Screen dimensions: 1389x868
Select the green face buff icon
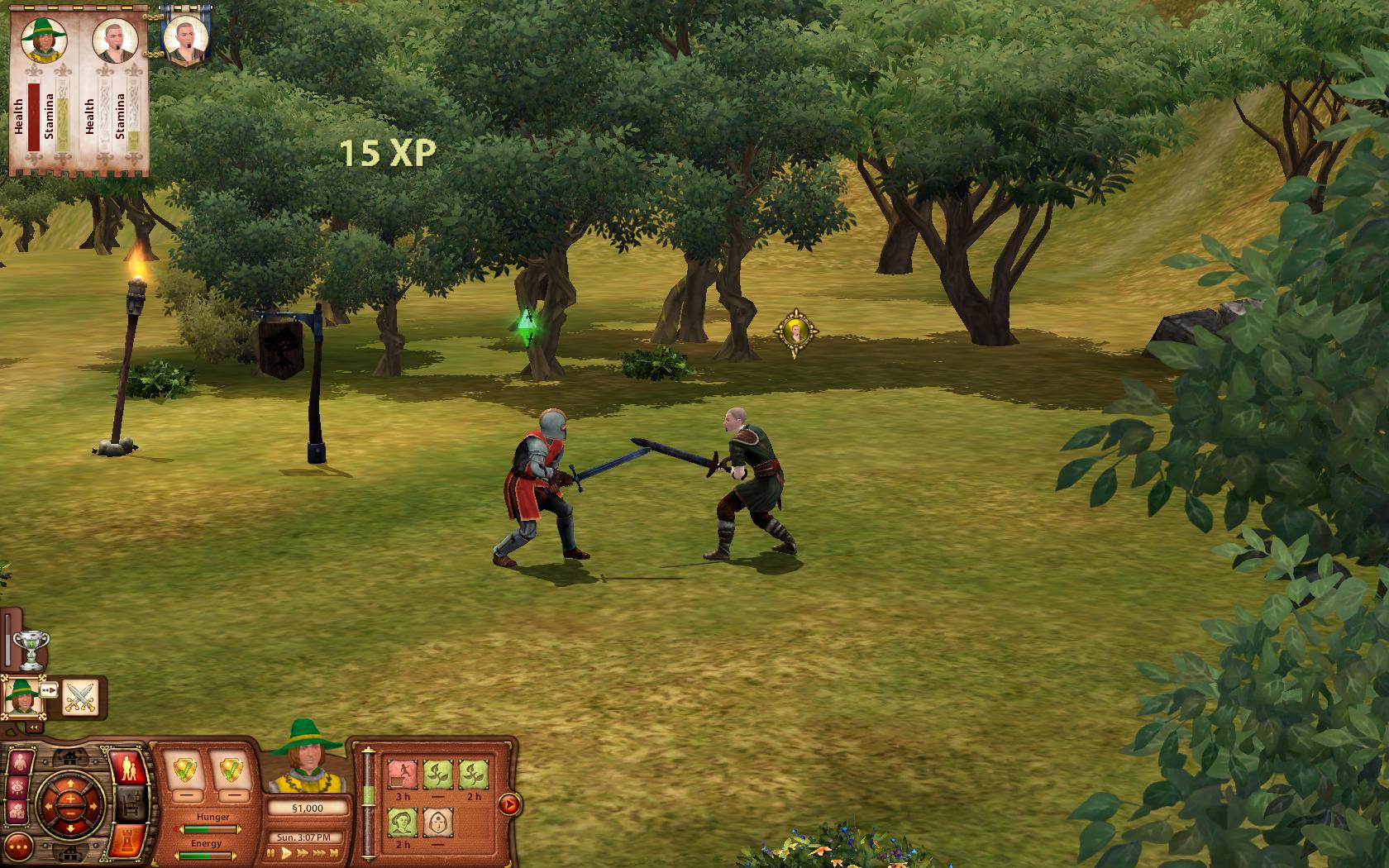coord(403,822)
